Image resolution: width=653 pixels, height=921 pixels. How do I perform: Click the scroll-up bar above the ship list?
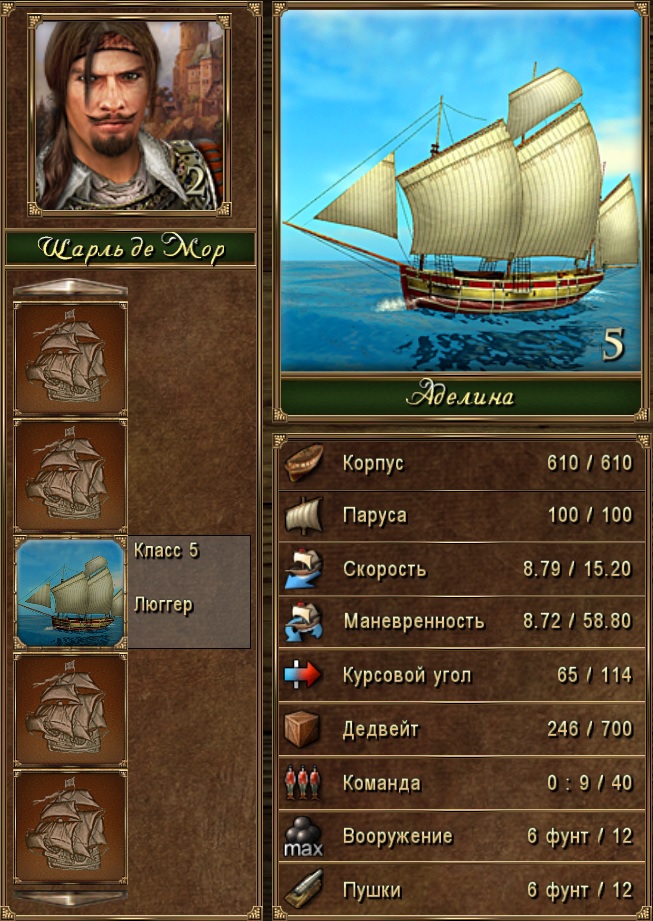tap(70, 289)
